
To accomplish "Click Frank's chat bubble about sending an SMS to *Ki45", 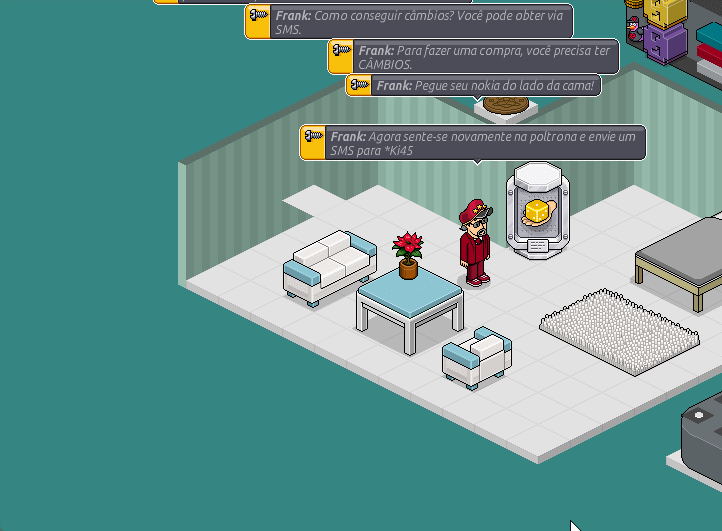I will click(473, 143).
